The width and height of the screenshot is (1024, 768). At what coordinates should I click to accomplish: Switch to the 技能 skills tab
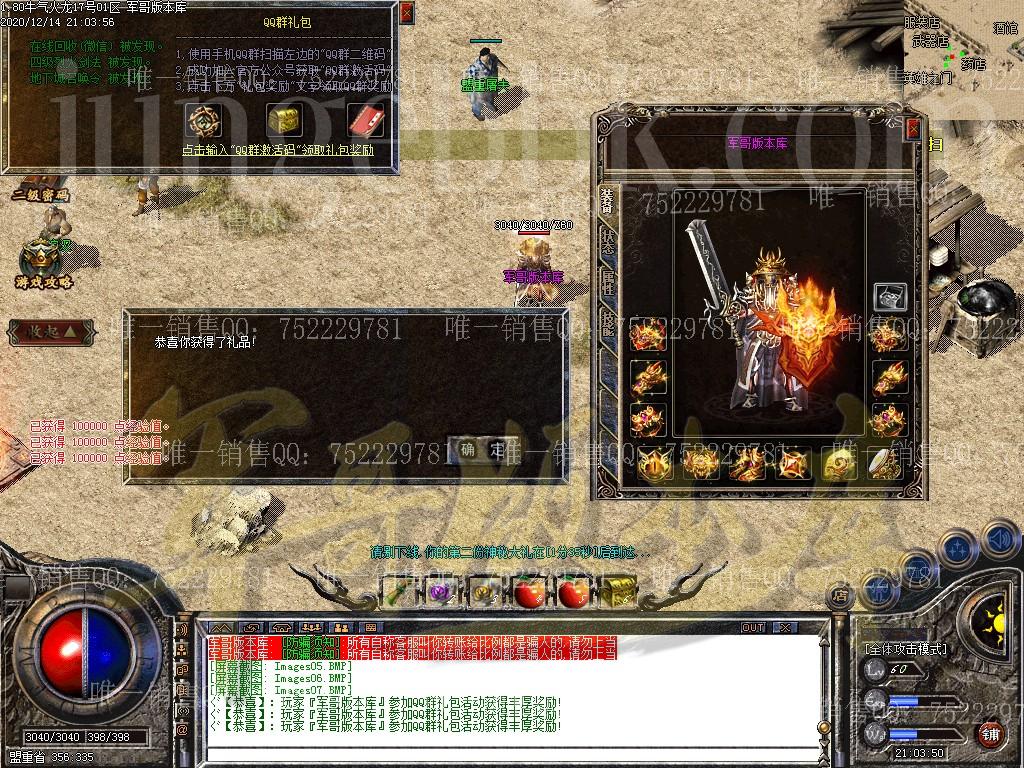607,322
